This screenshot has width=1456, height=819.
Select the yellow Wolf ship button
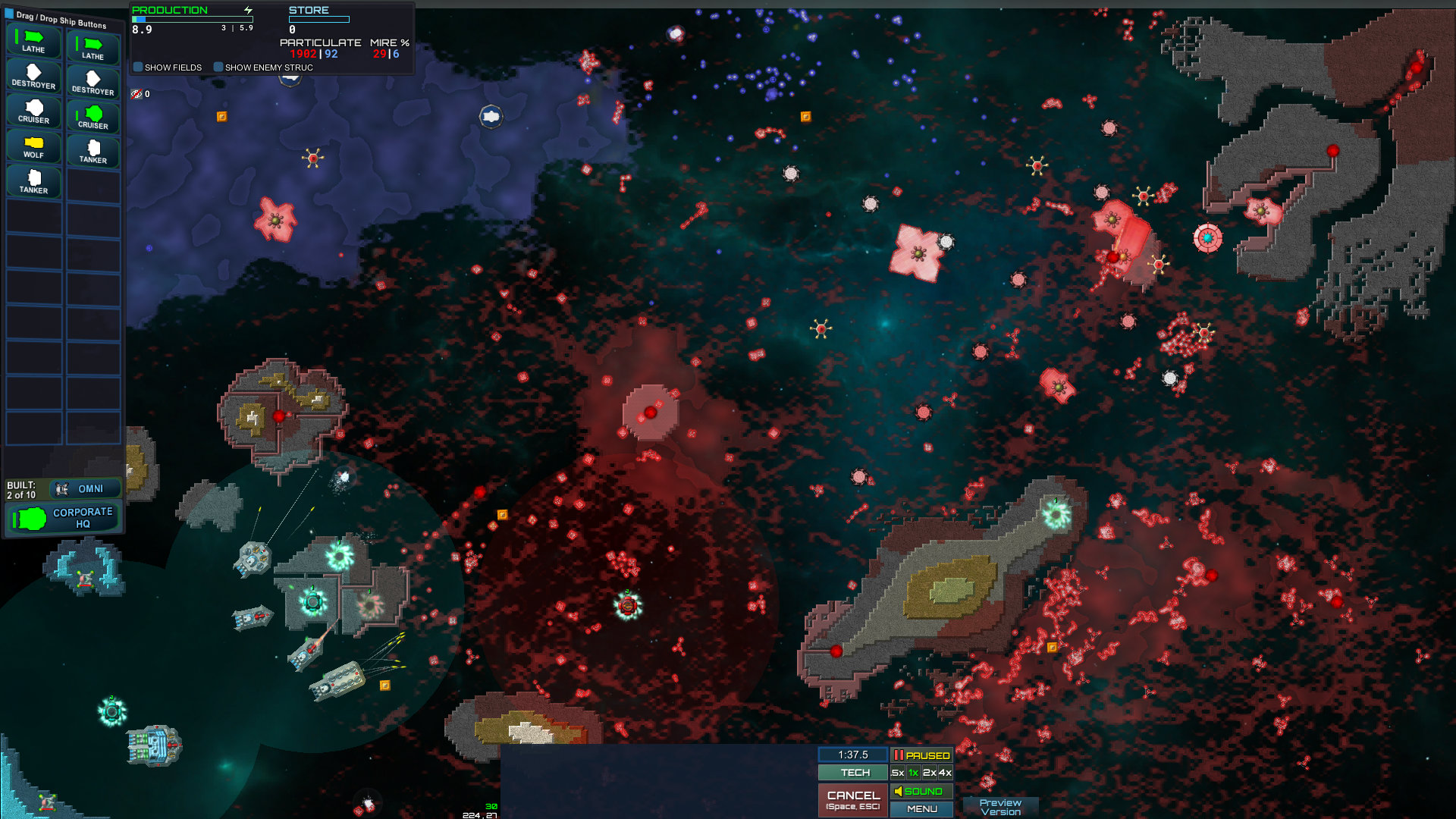click(33, 146)
